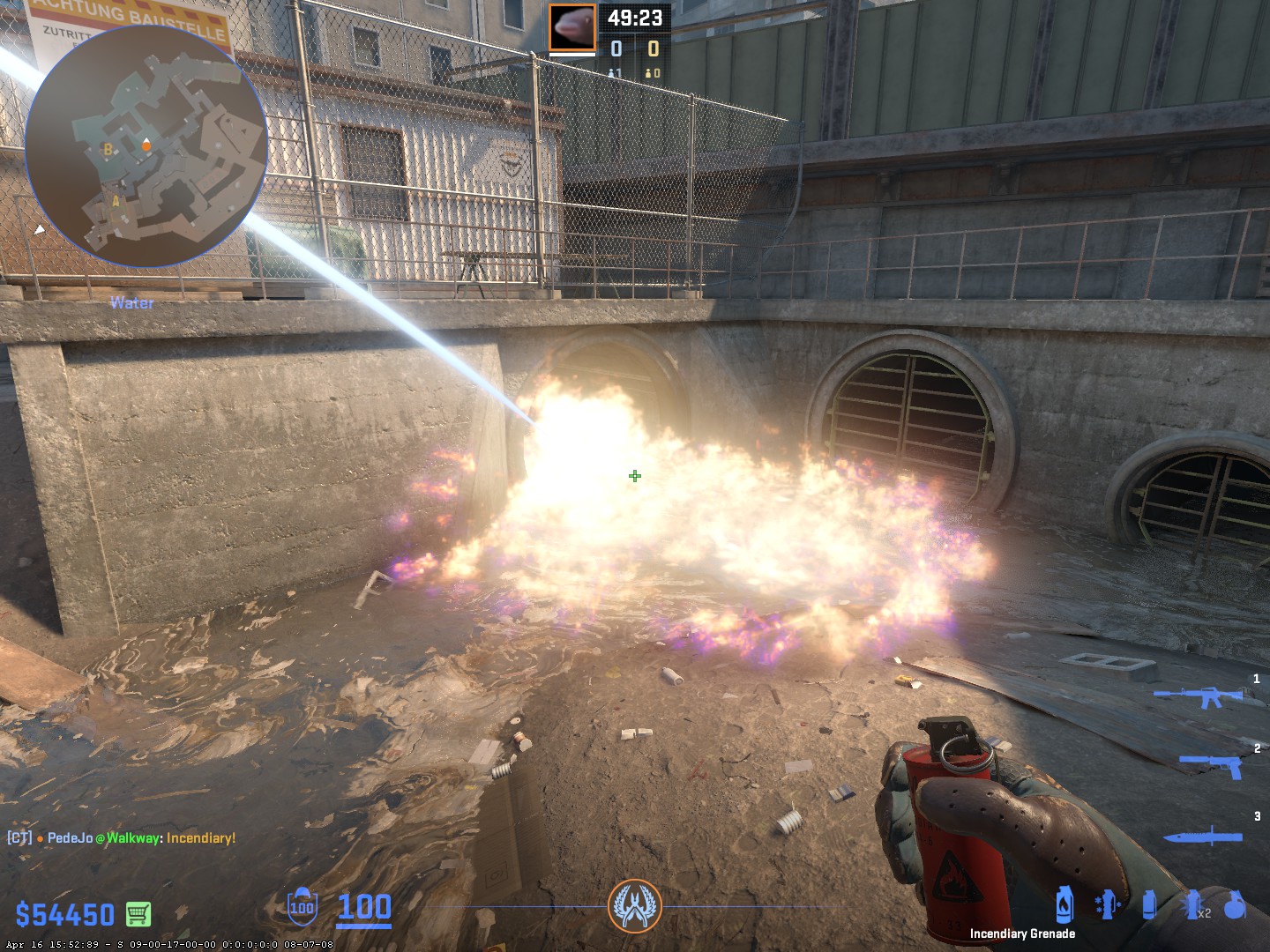Screen dimensions: 1270x952
Task: Click the Counter-Terrorist emblem at bottom center
Action: 634,906
